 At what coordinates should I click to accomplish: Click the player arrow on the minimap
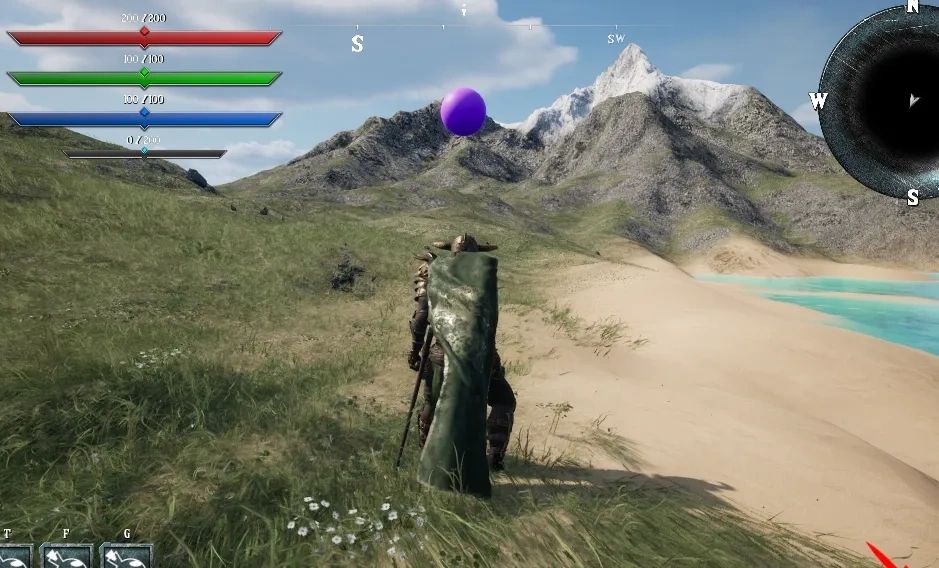(x=913, y=100)
